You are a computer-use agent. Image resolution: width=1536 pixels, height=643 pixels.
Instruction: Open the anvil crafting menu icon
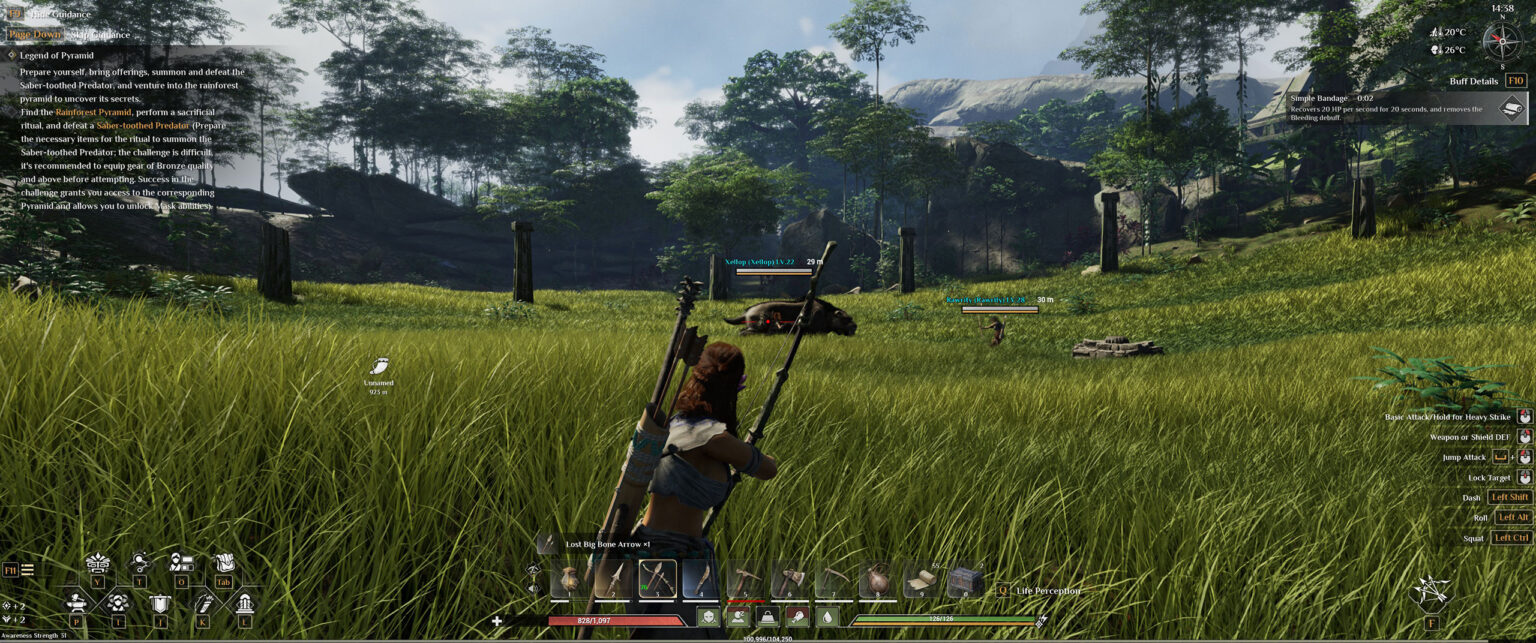pyautogui.click(x=76, y=603)
